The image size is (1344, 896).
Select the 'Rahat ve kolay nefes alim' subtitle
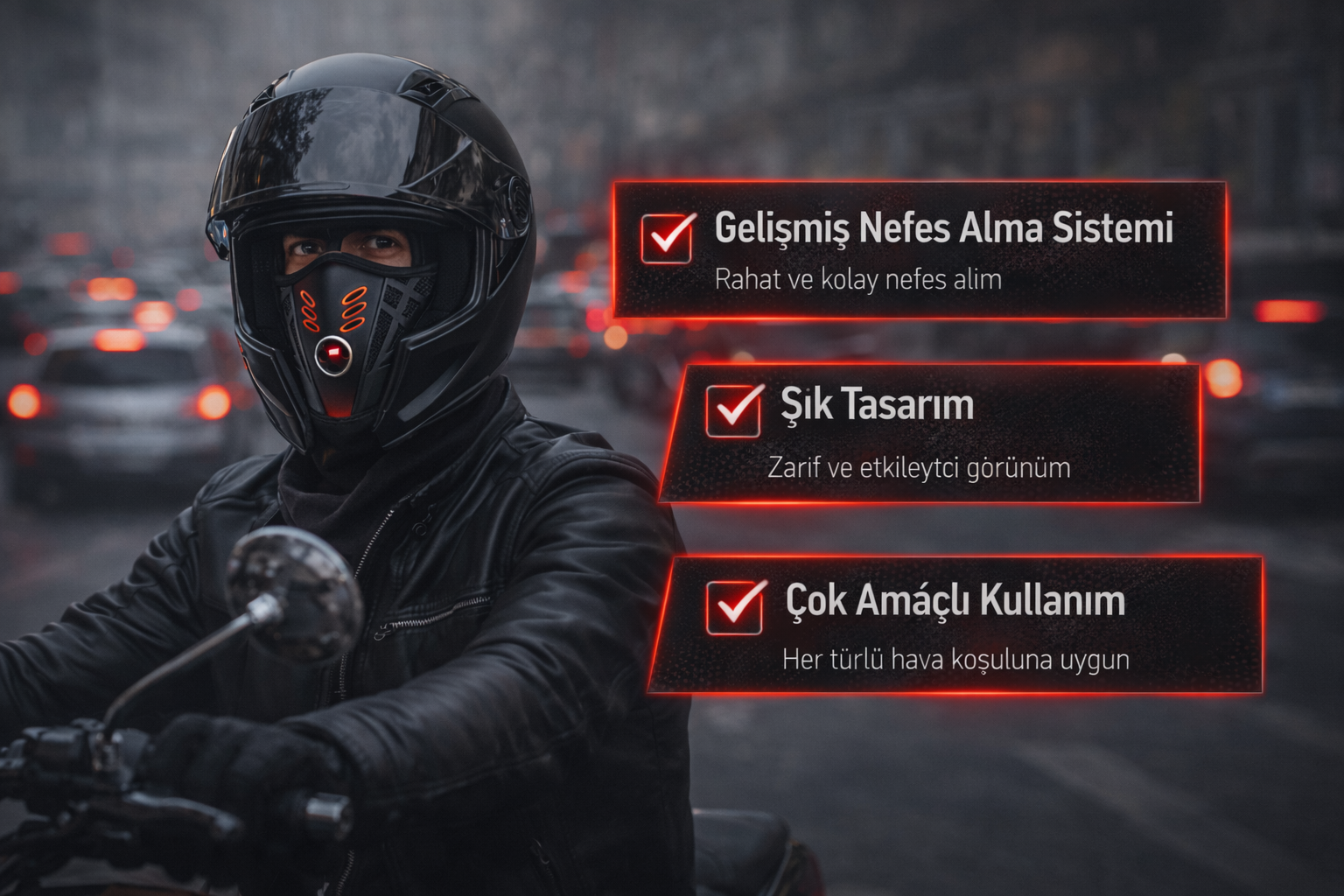point(857,280)
